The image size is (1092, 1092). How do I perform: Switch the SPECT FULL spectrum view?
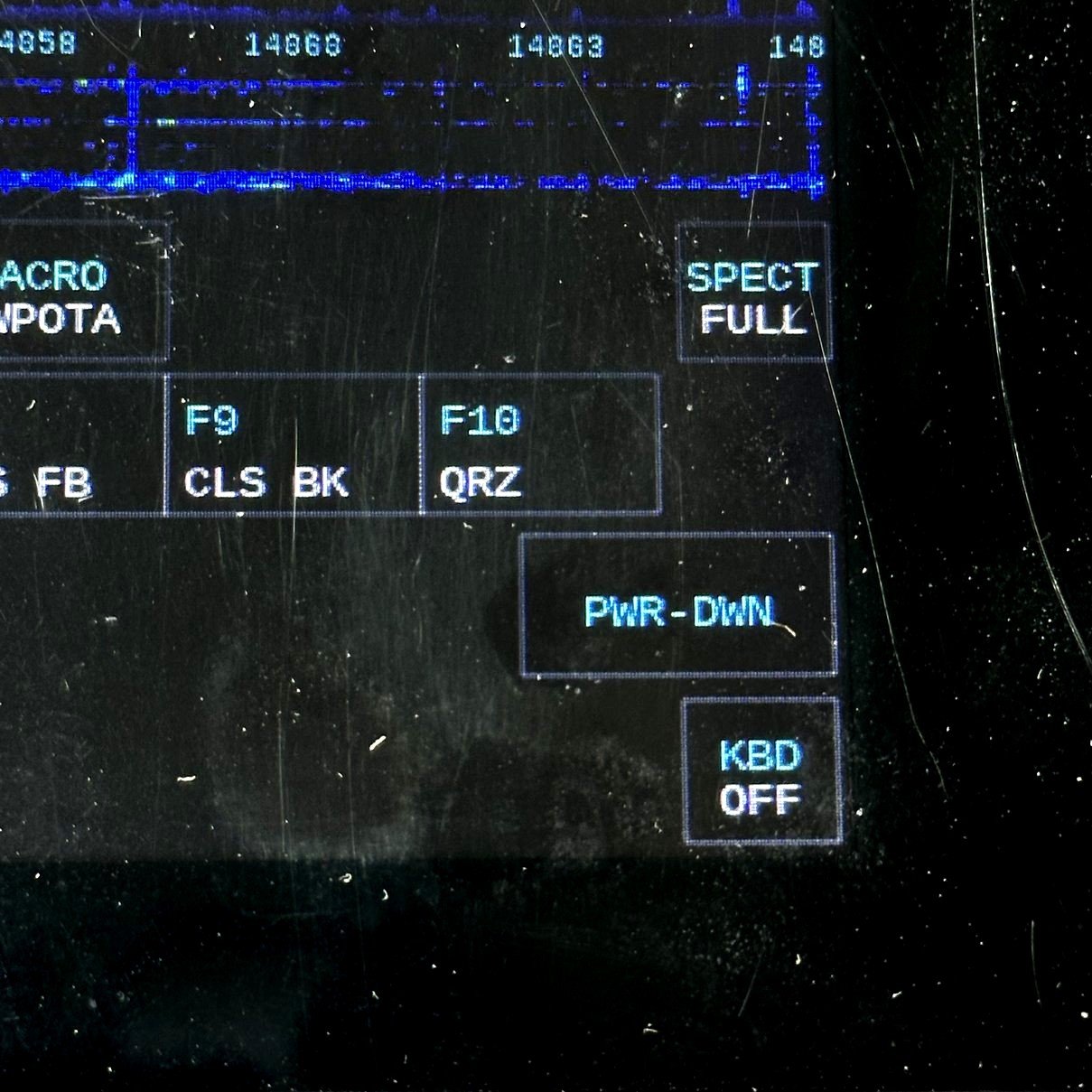[x=753, y=293]
